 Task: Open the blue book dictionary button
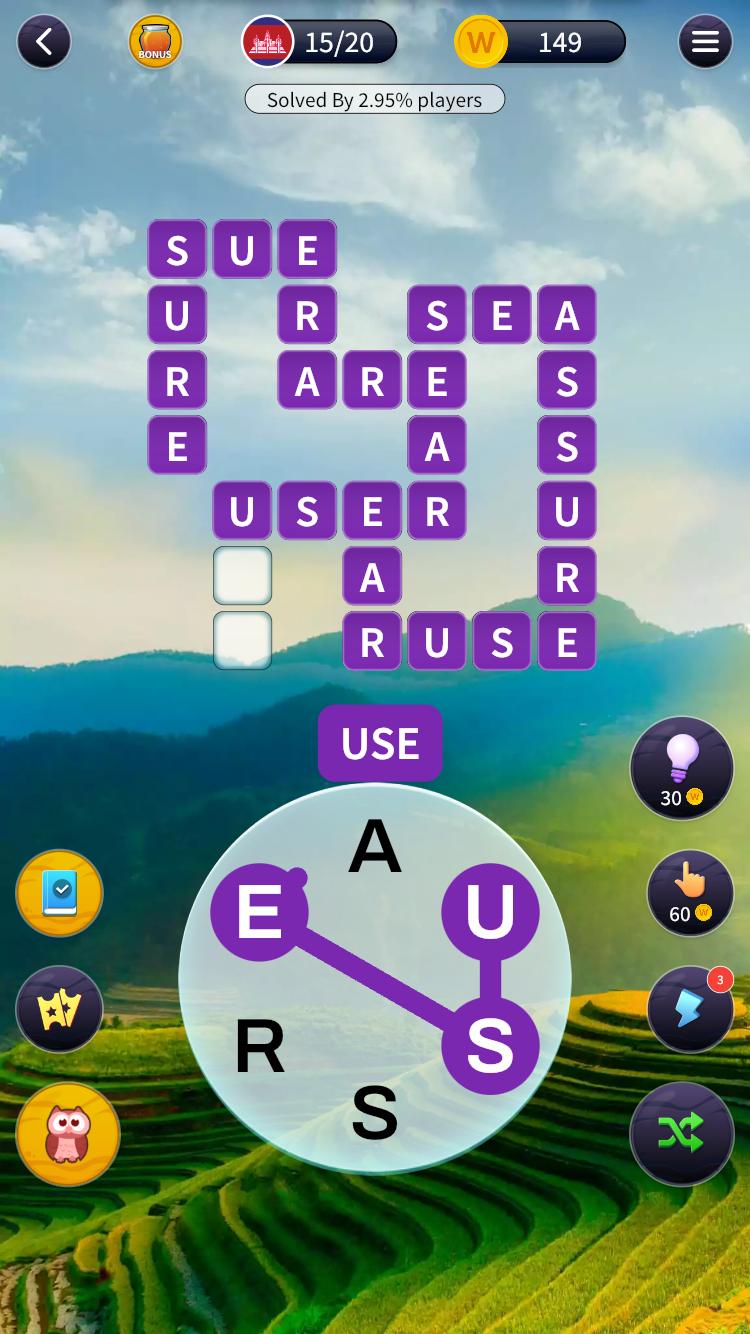[x=60, y=894]
